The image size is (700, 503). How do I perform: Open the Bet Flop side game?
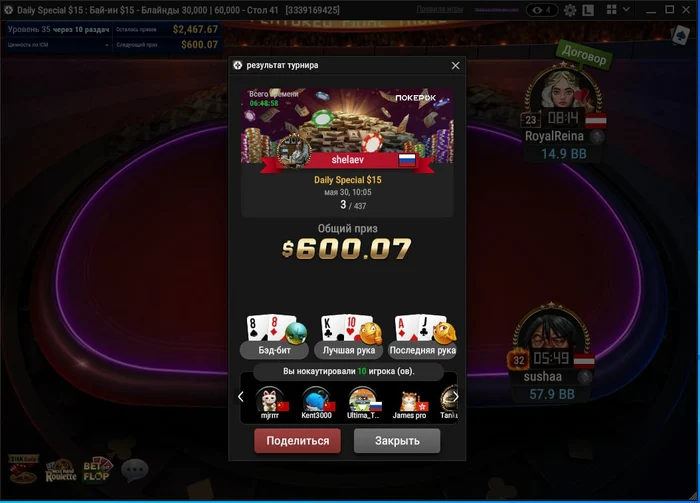(x=97, y=469)
